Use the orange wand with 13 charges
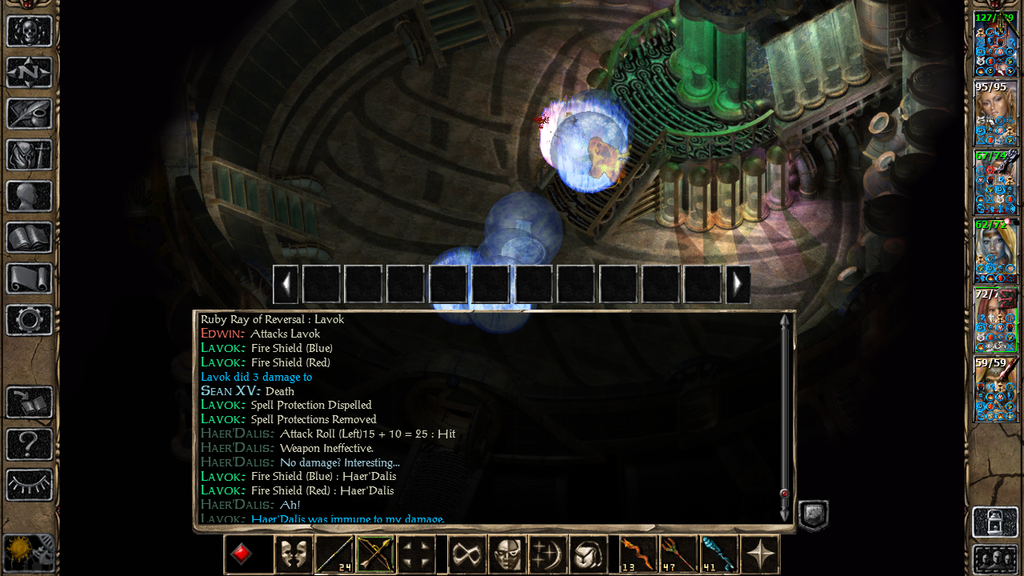This screenshot has width=1024, height=576. click(635, 554)
